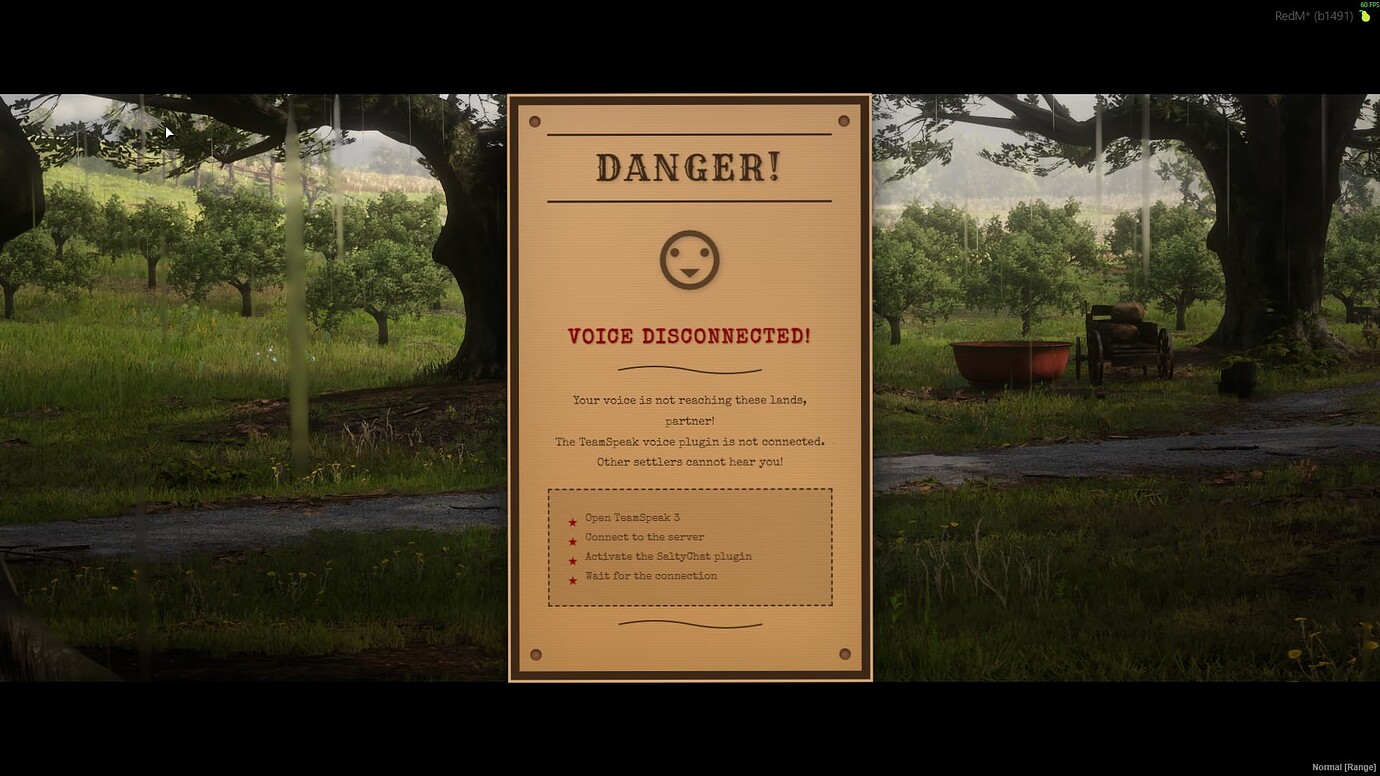
Task: Collapse the DANGER poster panel
Action: 689,387
